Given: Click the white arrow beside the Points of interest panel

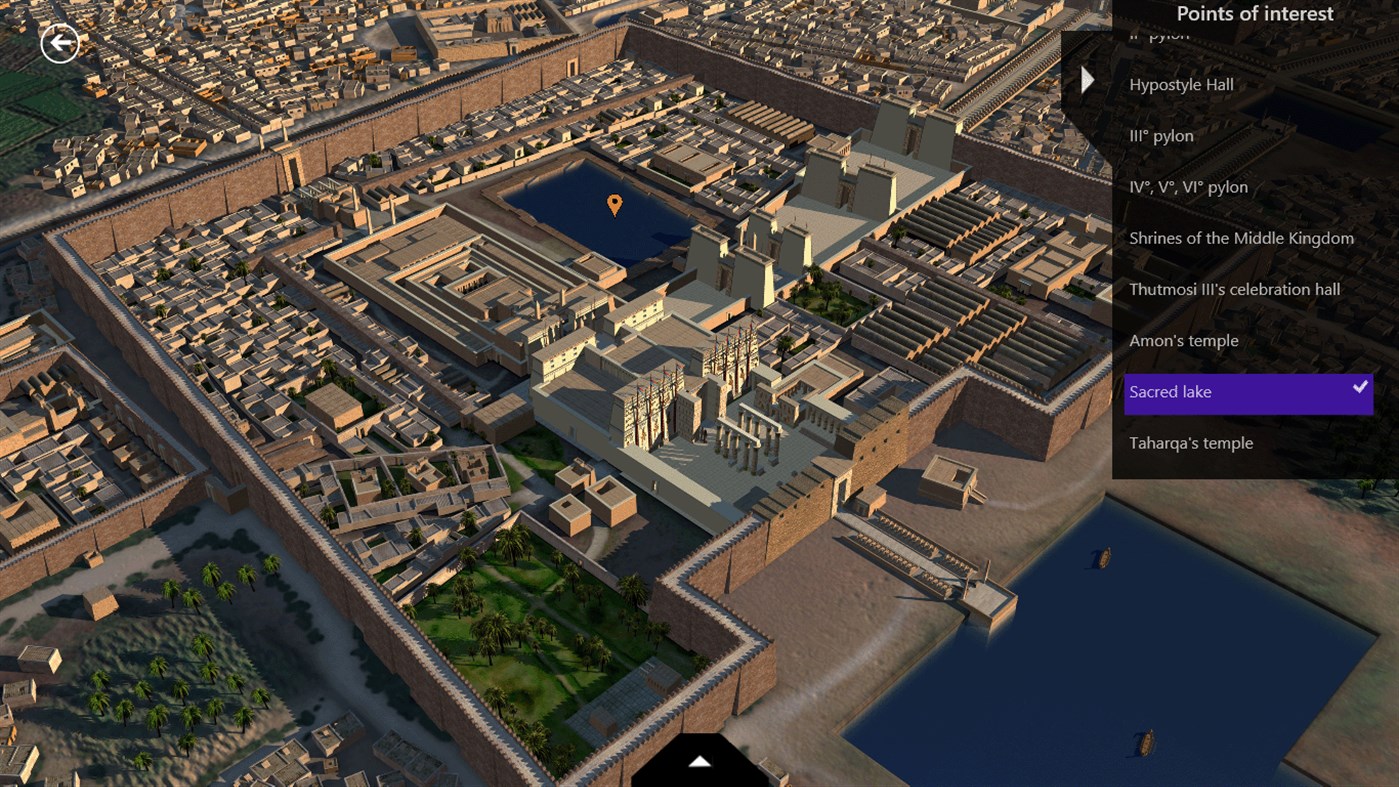Looking at the screenshot, I should pyautogui.click(x=1086, y=79).
